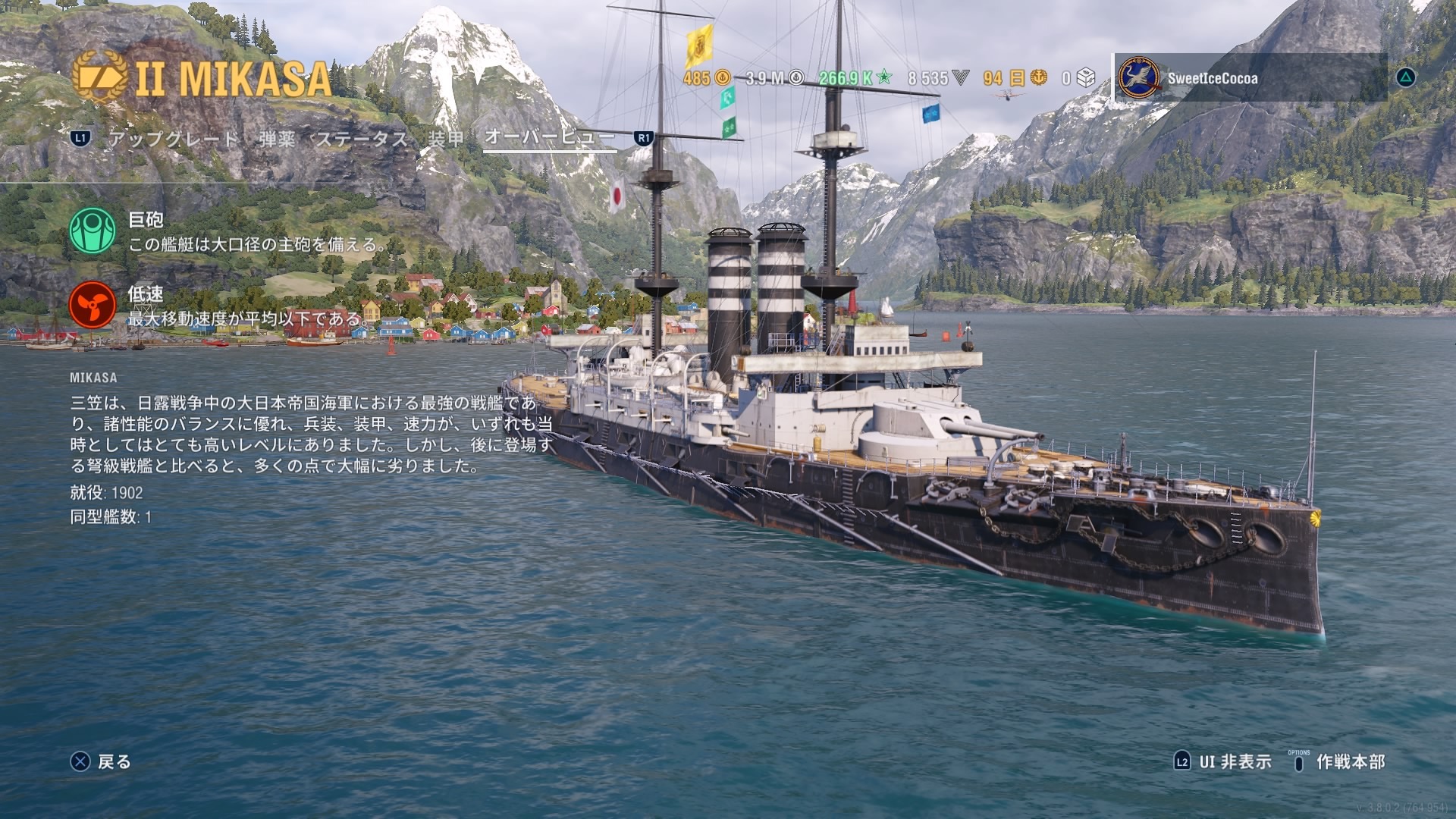The height and width of the screenshot is (819, 1456).
Task: Go back with the 戻る button
Action: [x=101, y=761]
